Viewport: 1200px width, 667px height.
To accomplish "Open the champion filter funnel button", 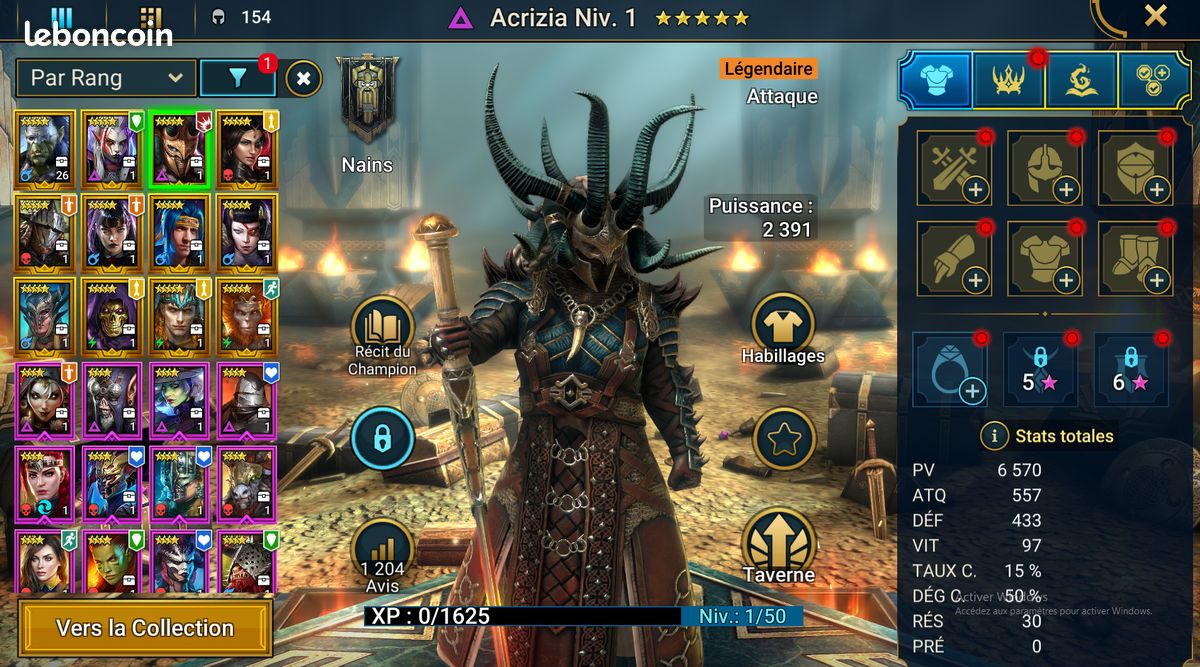I will pos(237,77).
